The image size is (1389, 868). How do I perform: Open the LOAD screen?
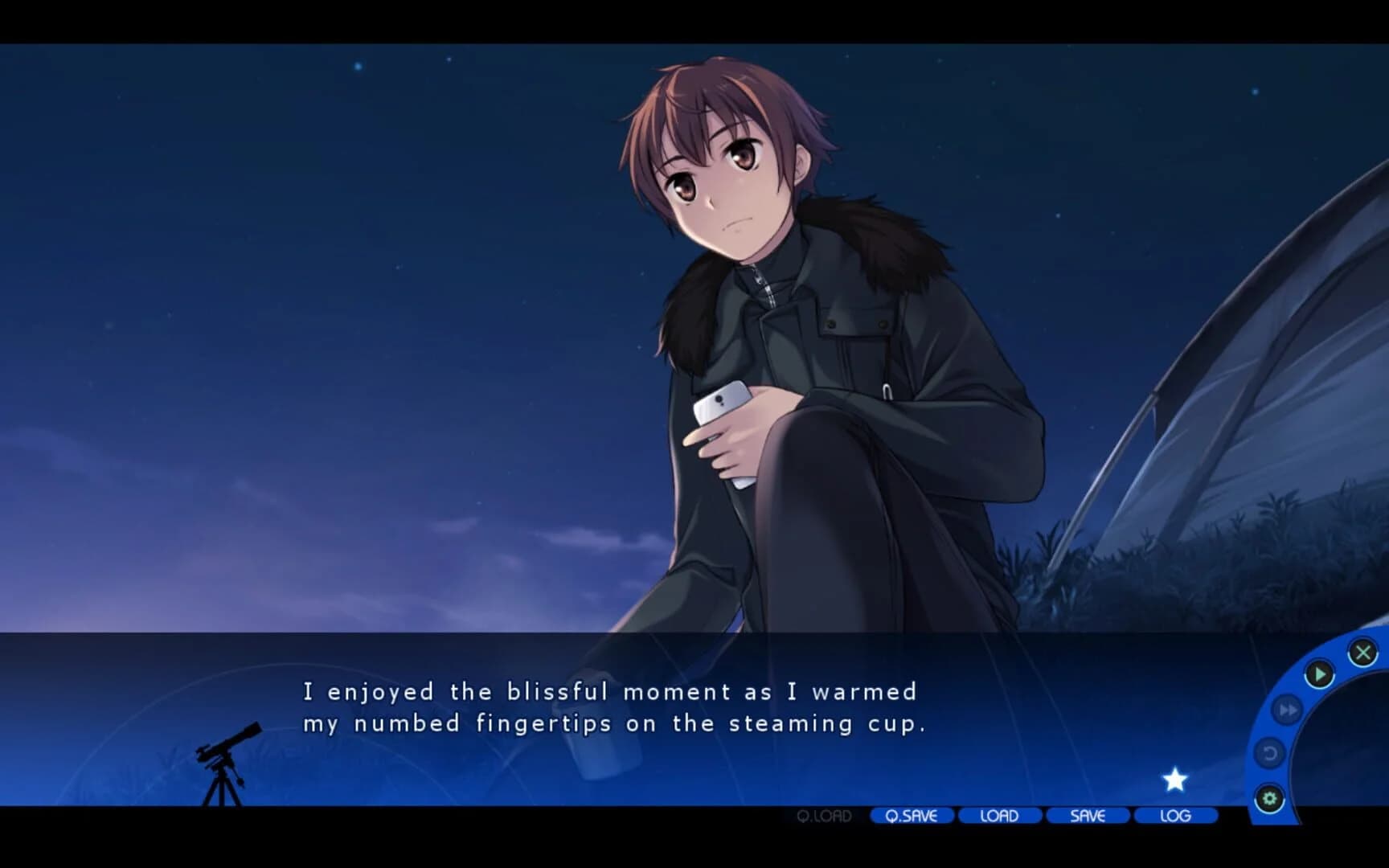[x=999, y=816]
